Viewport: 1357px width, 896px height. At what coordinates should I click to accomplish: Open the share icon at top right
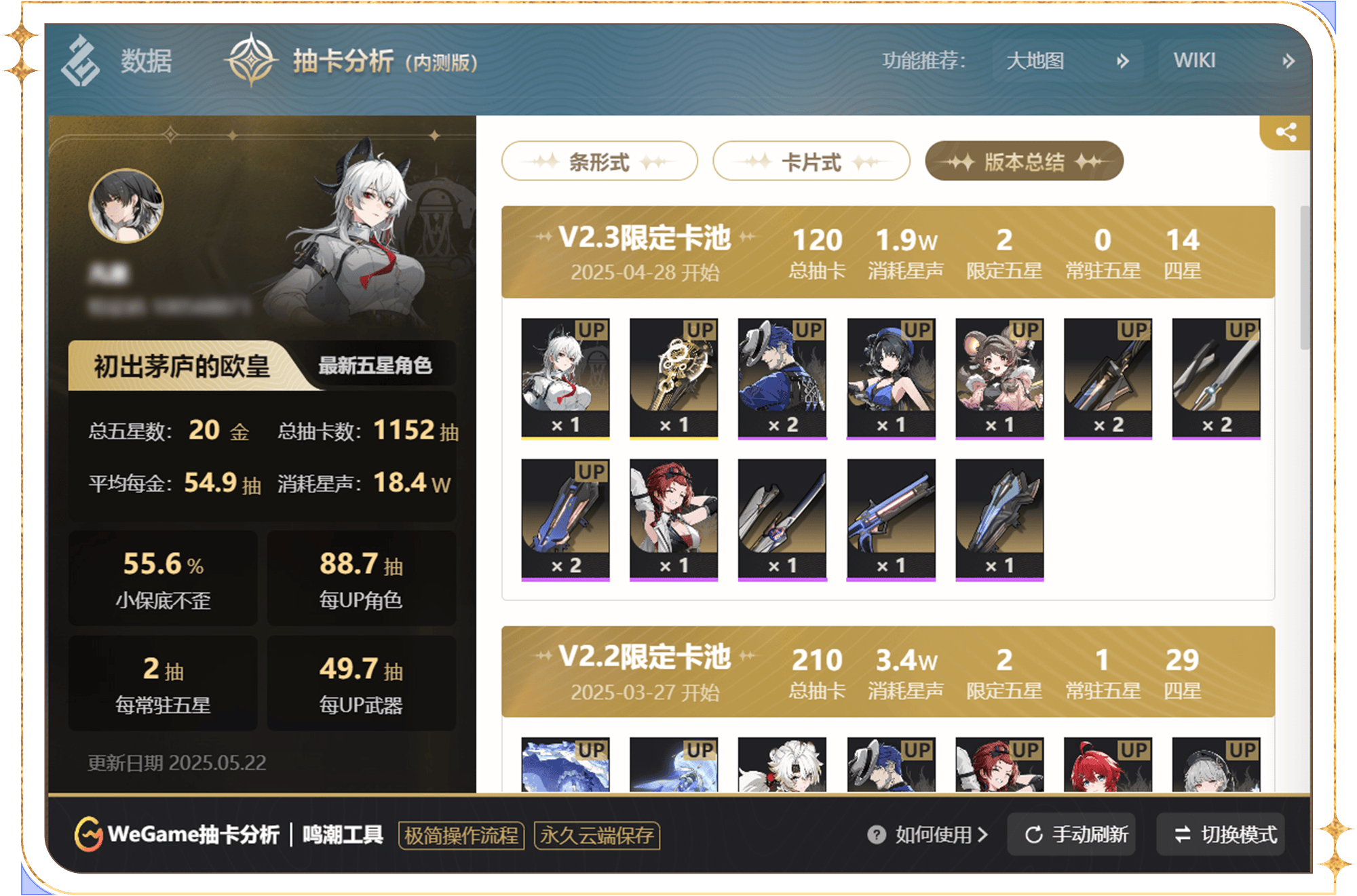[x=1285, y=134]
